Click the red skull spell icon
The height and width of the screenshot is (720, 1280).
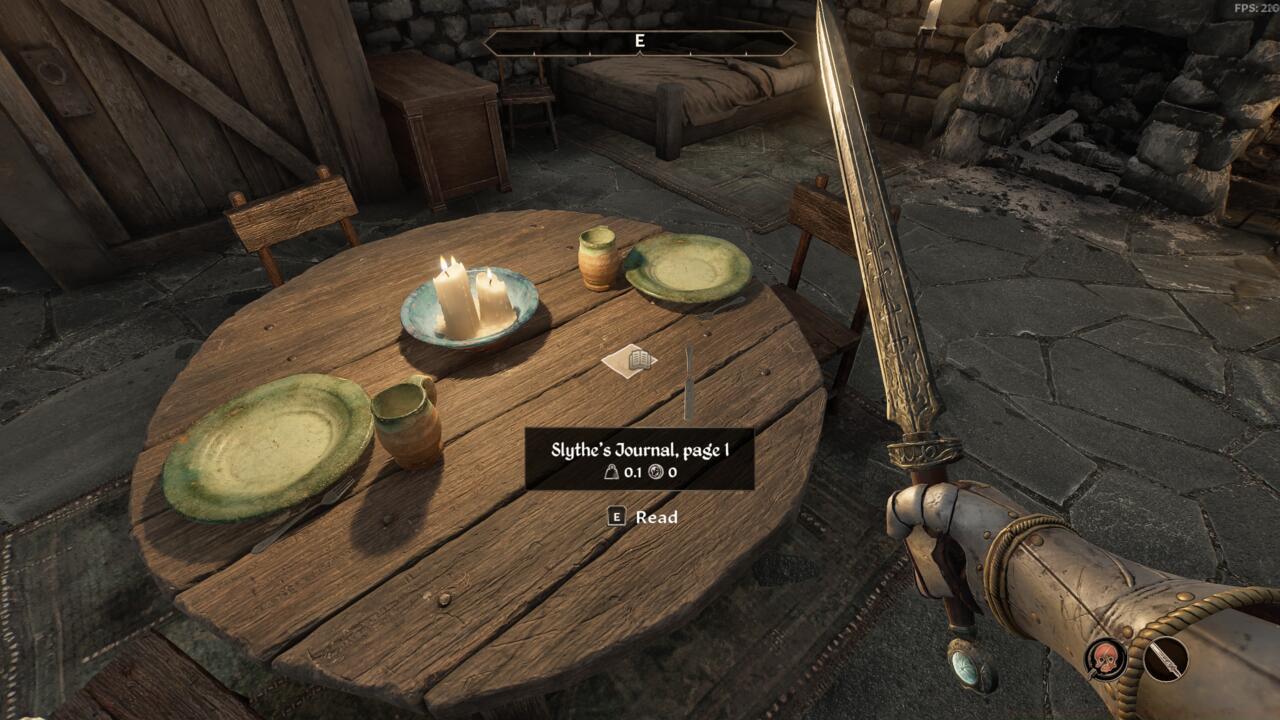coord(1107,659)
